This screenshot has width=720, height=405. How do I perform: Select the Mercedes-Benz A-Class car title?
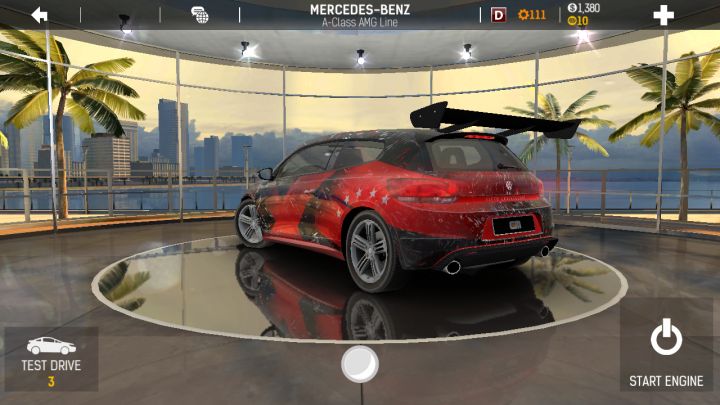pyautogui.click(x=359, y=14)
